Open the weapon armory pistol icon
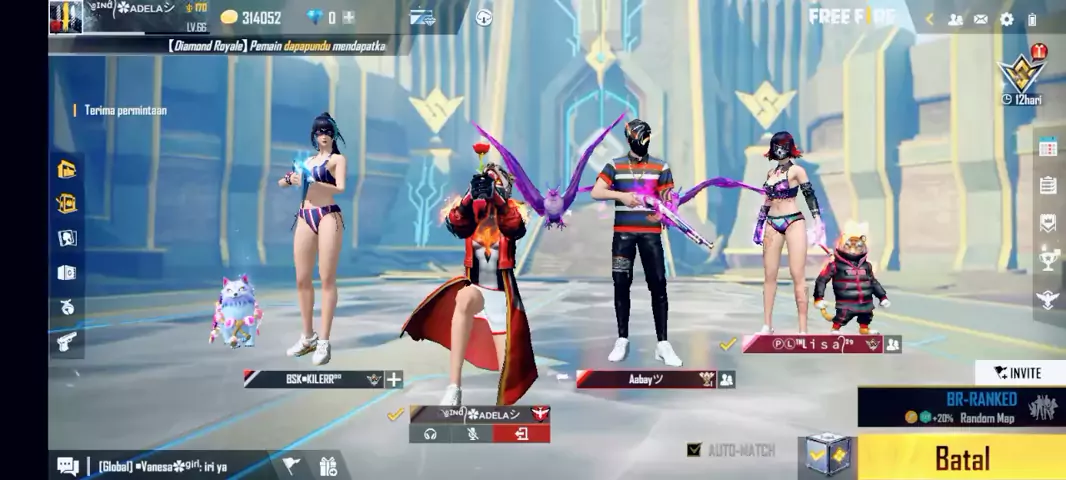 [x=67, y=342]
